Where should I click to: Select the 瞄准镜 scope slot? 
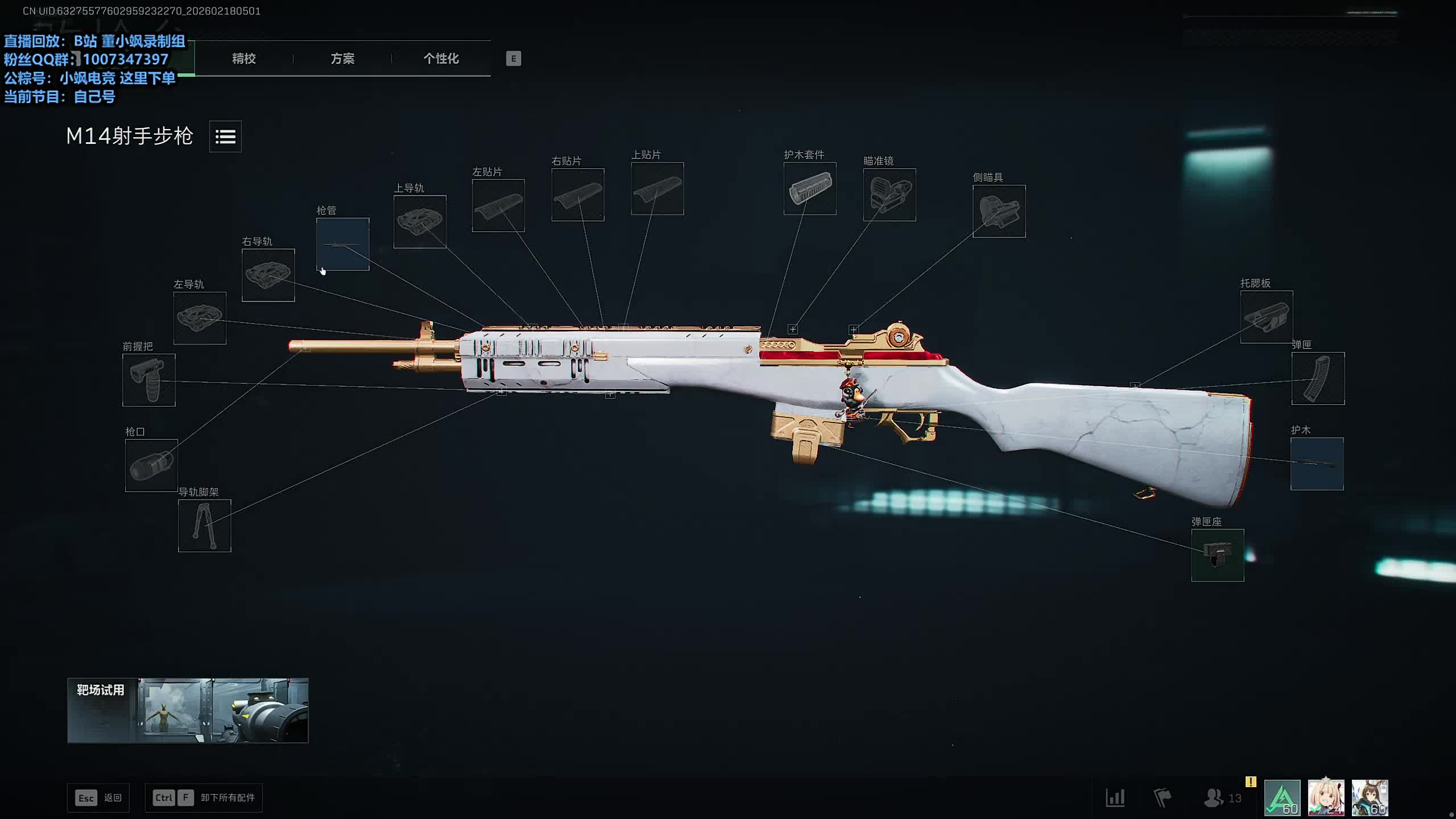click(890, 195)
